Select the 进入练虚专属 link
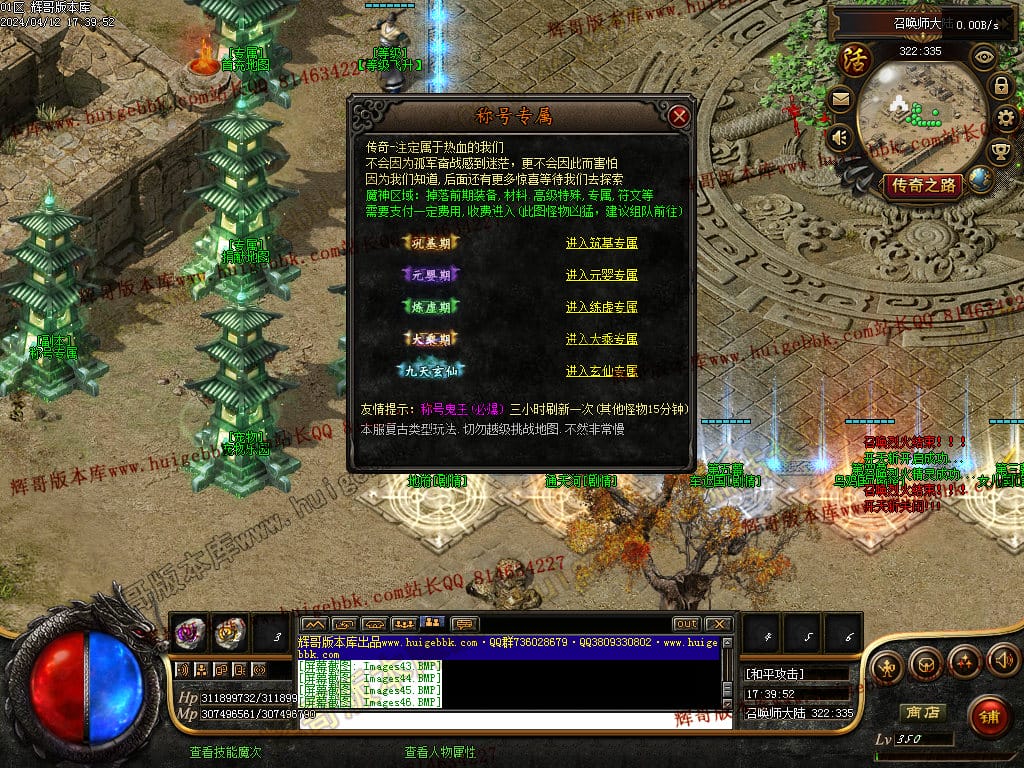The width and height of the screenshot is (1024, 768). (601, 307)
